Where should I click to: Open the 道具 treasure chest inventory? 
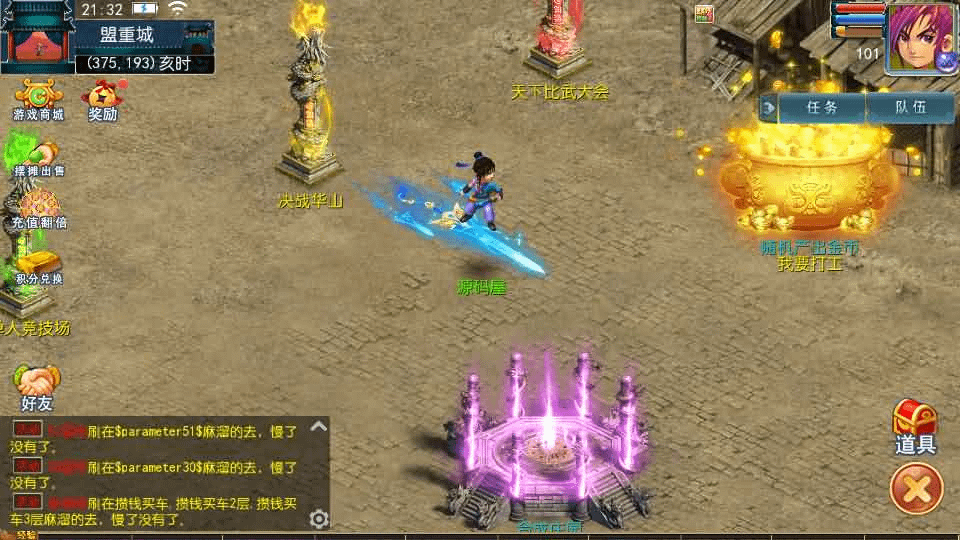915,427
